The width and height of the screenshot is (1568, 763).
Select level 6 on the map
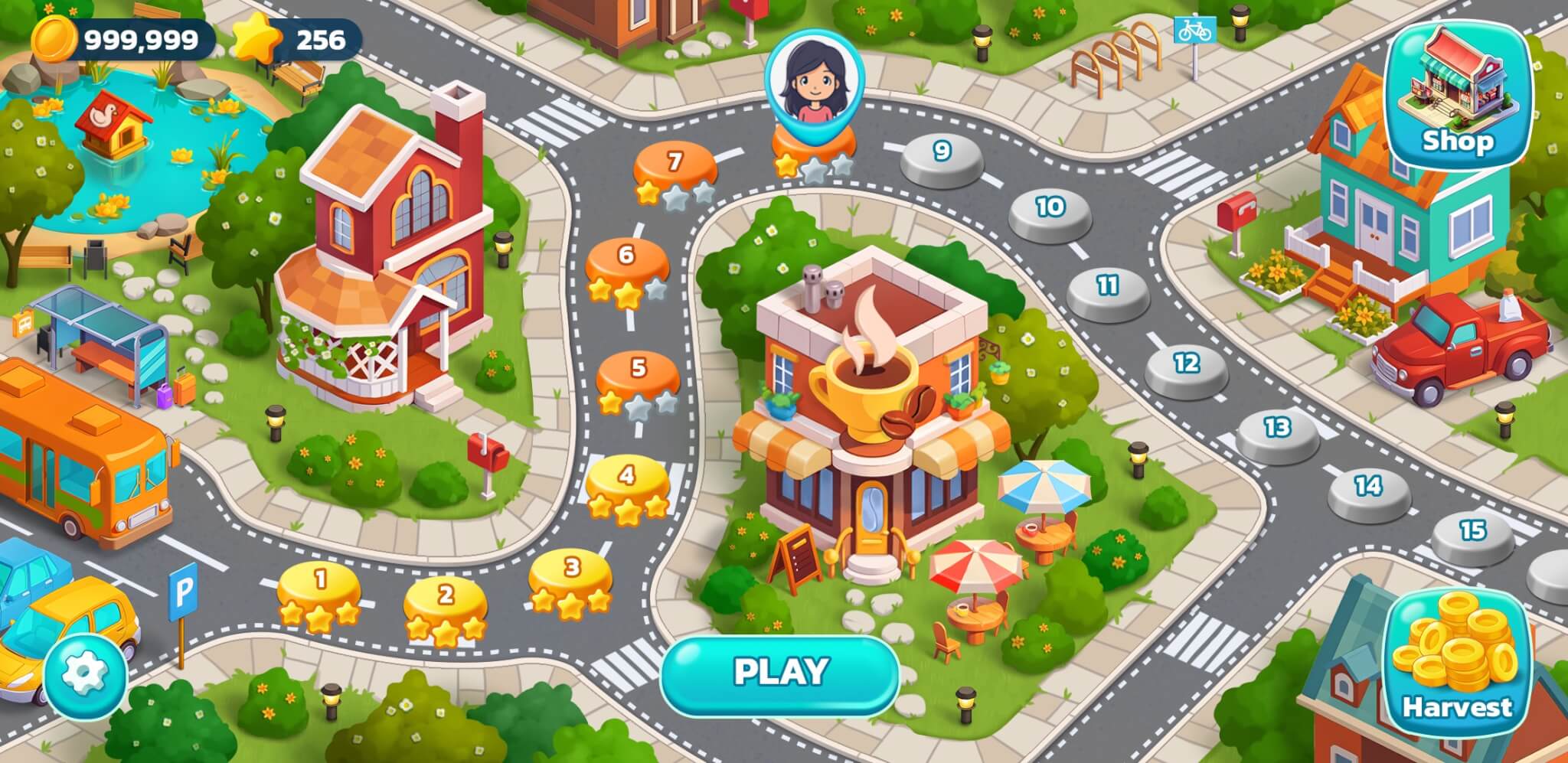point(628,255)
